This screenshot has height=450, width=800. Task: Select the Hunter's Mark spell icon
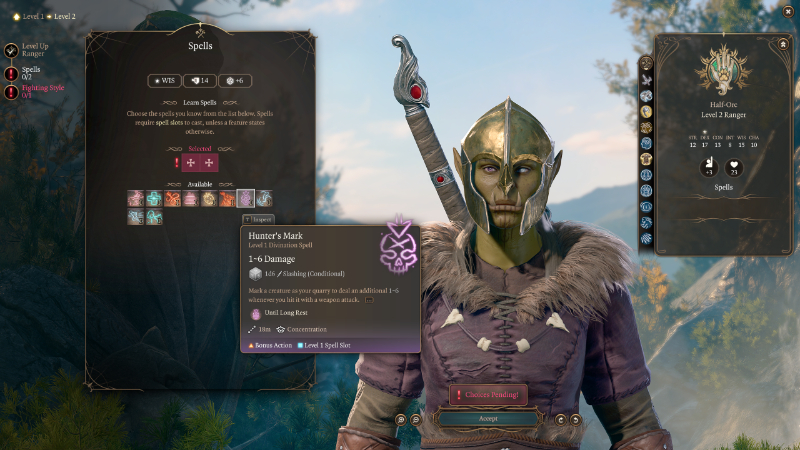click(246, 198)
